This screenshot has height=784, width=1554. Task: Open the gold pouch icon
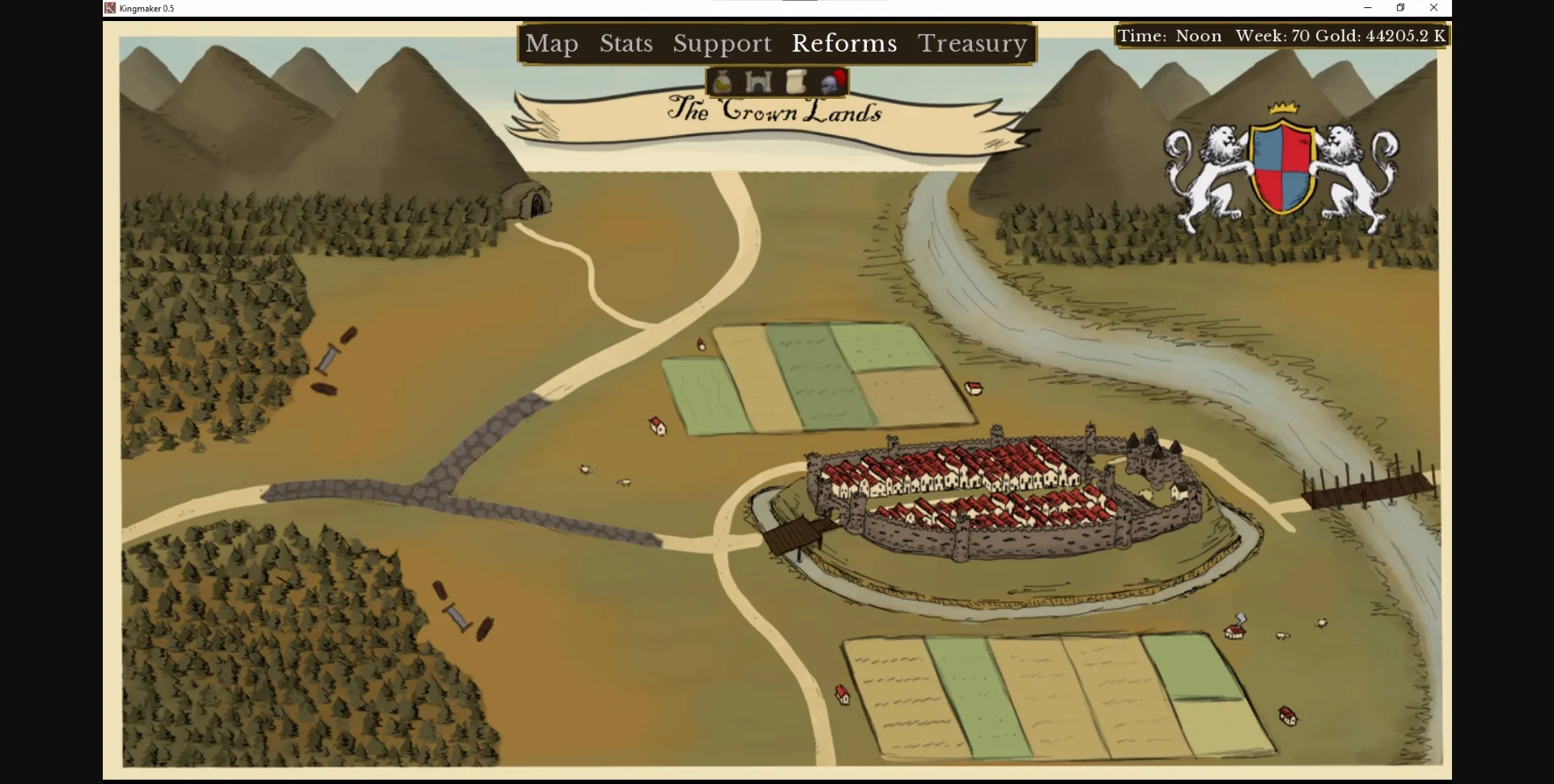pos(721,81)
